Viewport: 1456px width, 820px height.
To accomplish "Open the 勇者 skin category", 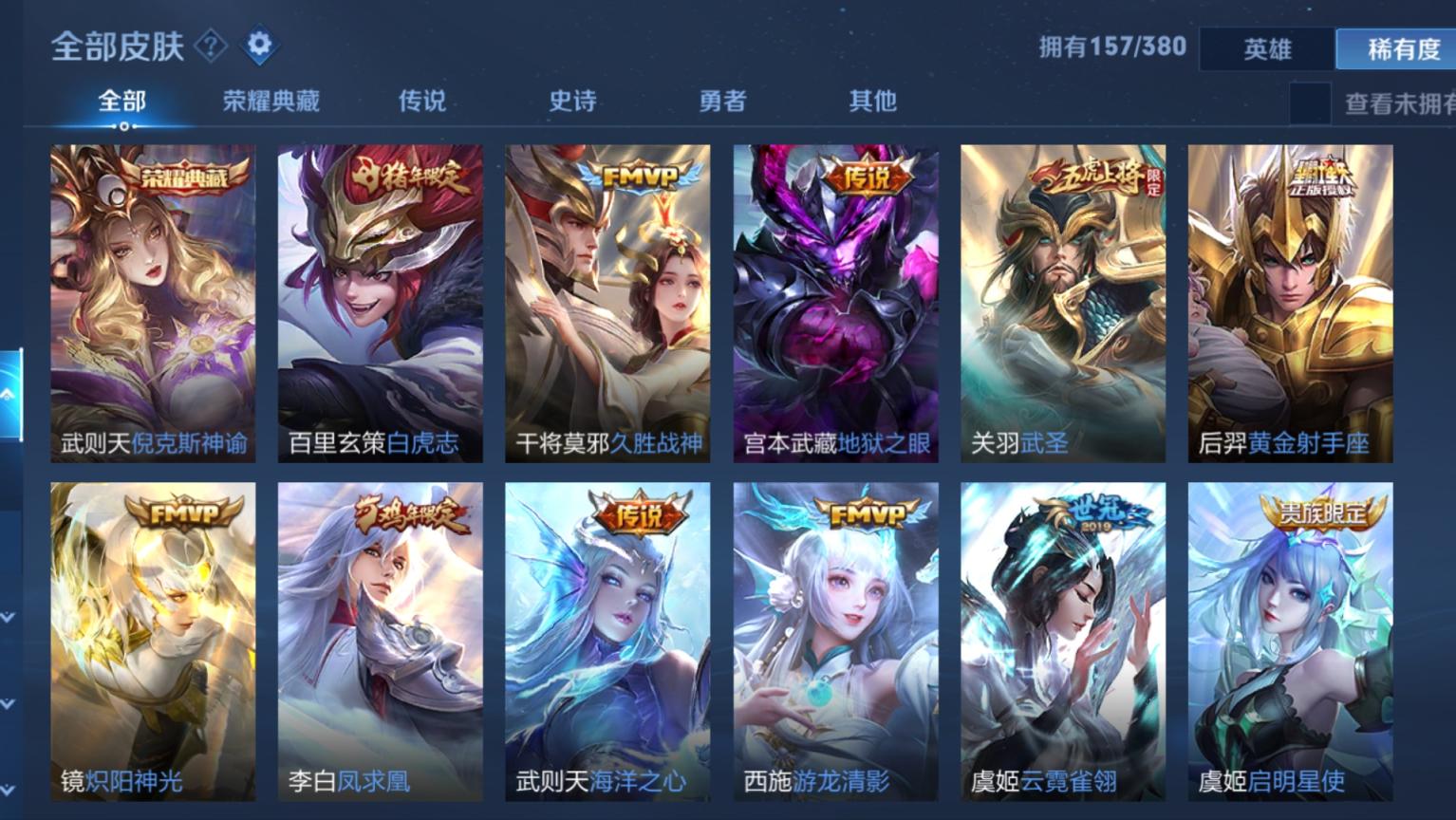I will (723, 100).
